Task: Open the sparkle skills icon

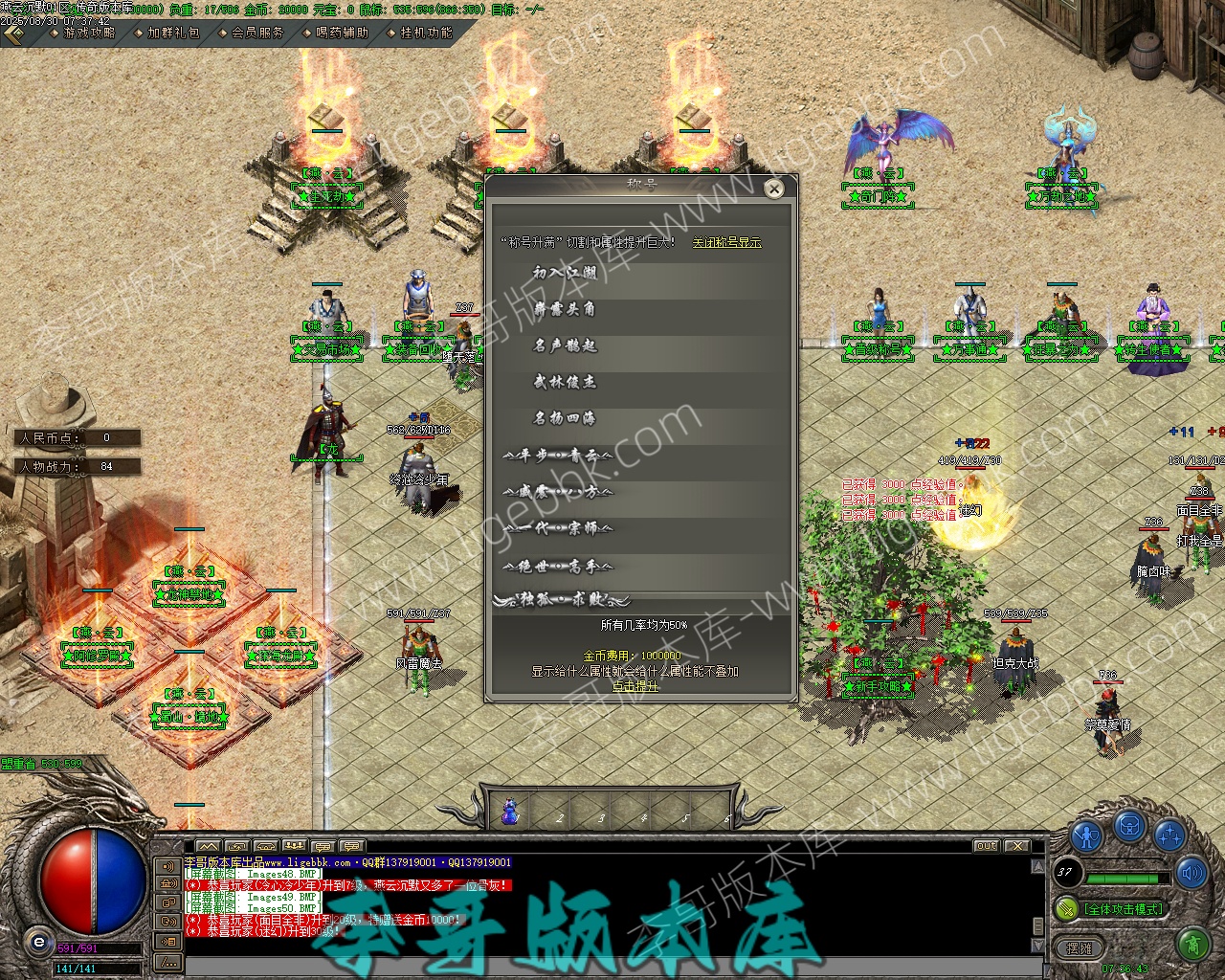Action: pyautogui.click(x=1169, y=835)
